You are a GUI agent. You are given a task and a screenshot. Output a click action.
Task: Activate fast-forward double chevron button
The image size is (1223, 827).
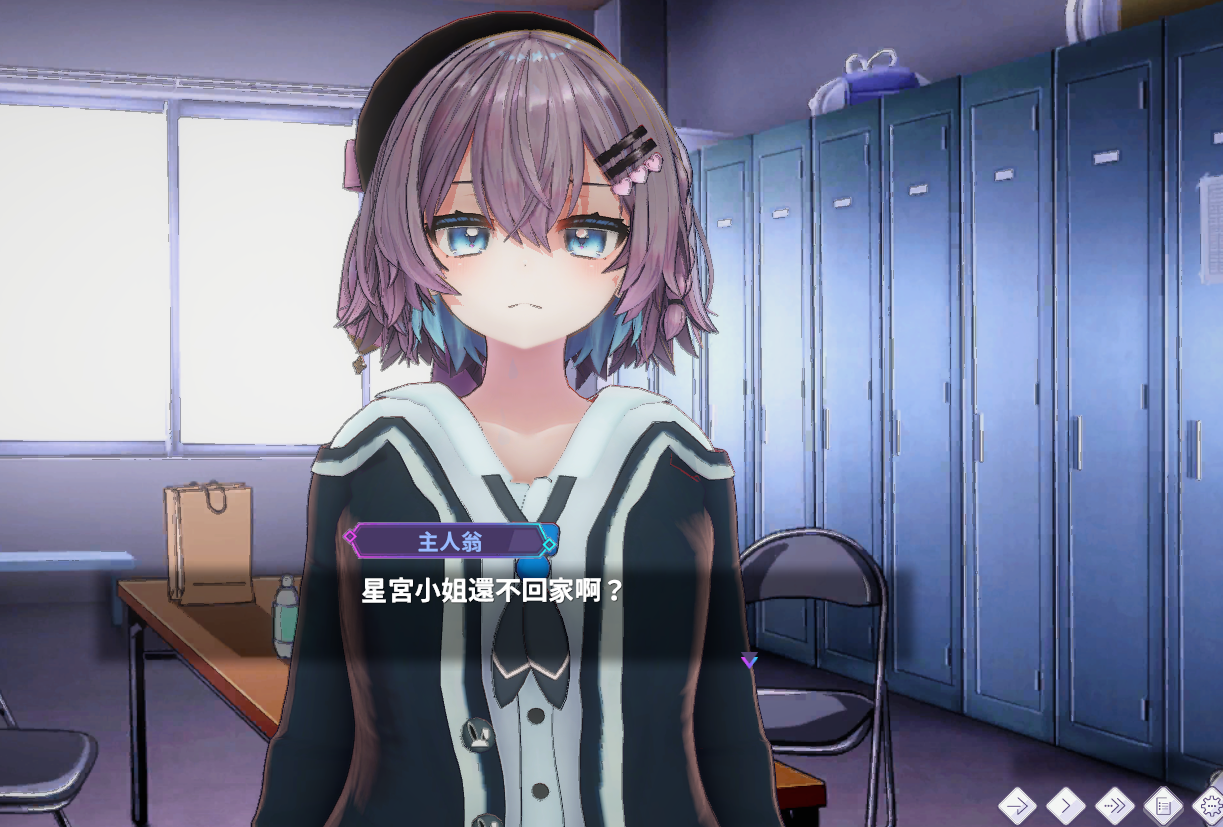1114,803
